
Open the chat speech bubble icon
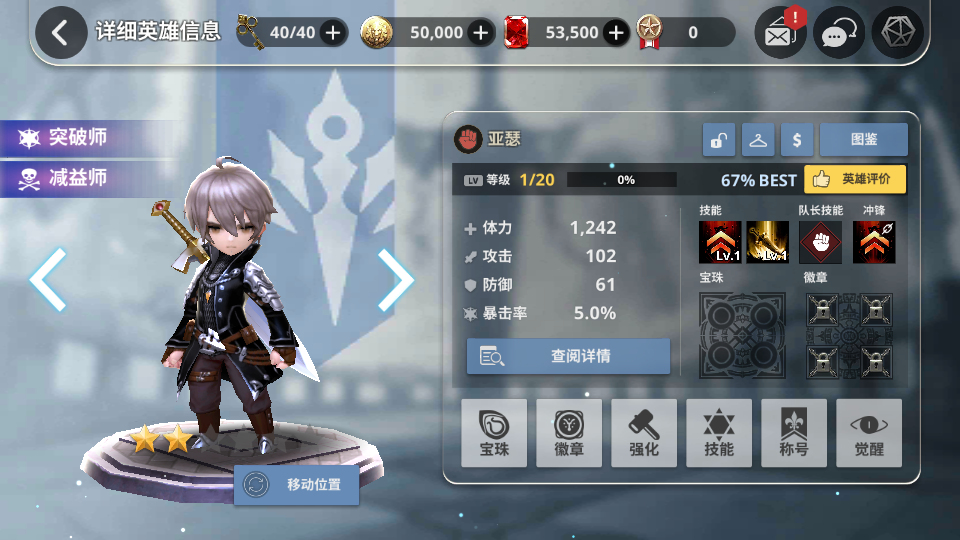838,34
